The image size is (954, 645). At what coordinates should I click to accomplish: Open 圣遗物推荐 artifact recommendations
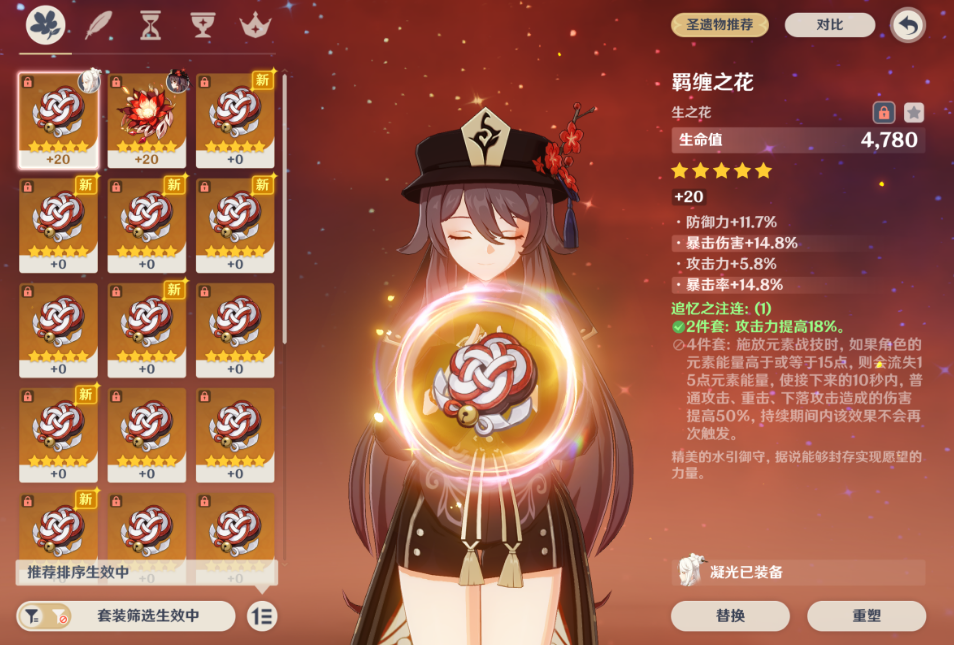click(x=719, y=25)
